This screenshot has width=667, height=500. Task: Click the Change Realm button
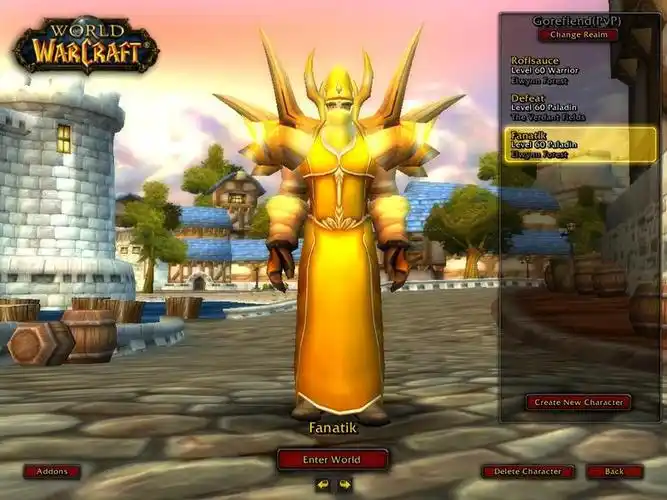pos(577,35)
